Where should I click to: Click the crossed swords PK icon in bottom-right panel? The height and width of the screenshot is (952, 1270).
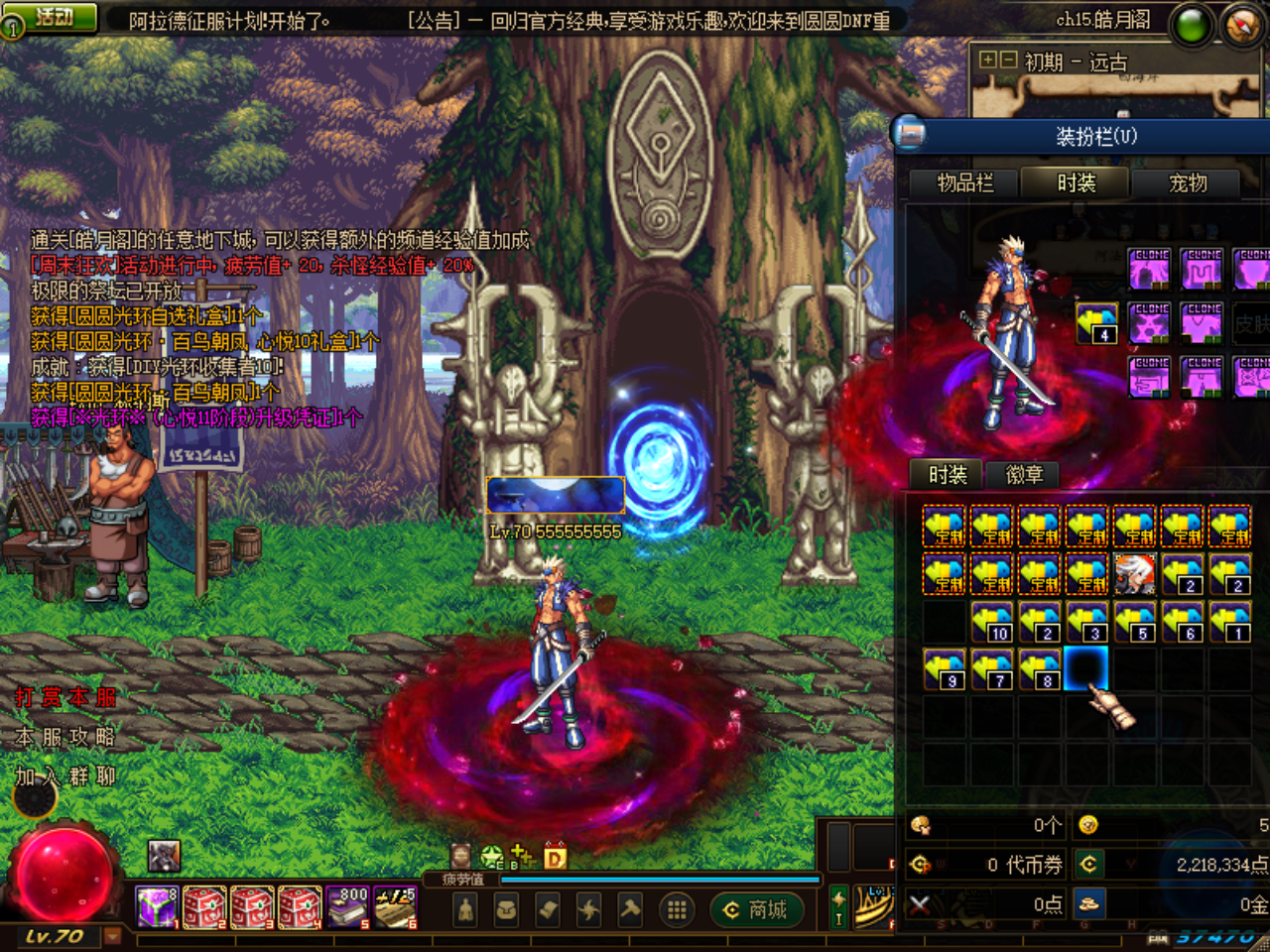coord(919,904)
